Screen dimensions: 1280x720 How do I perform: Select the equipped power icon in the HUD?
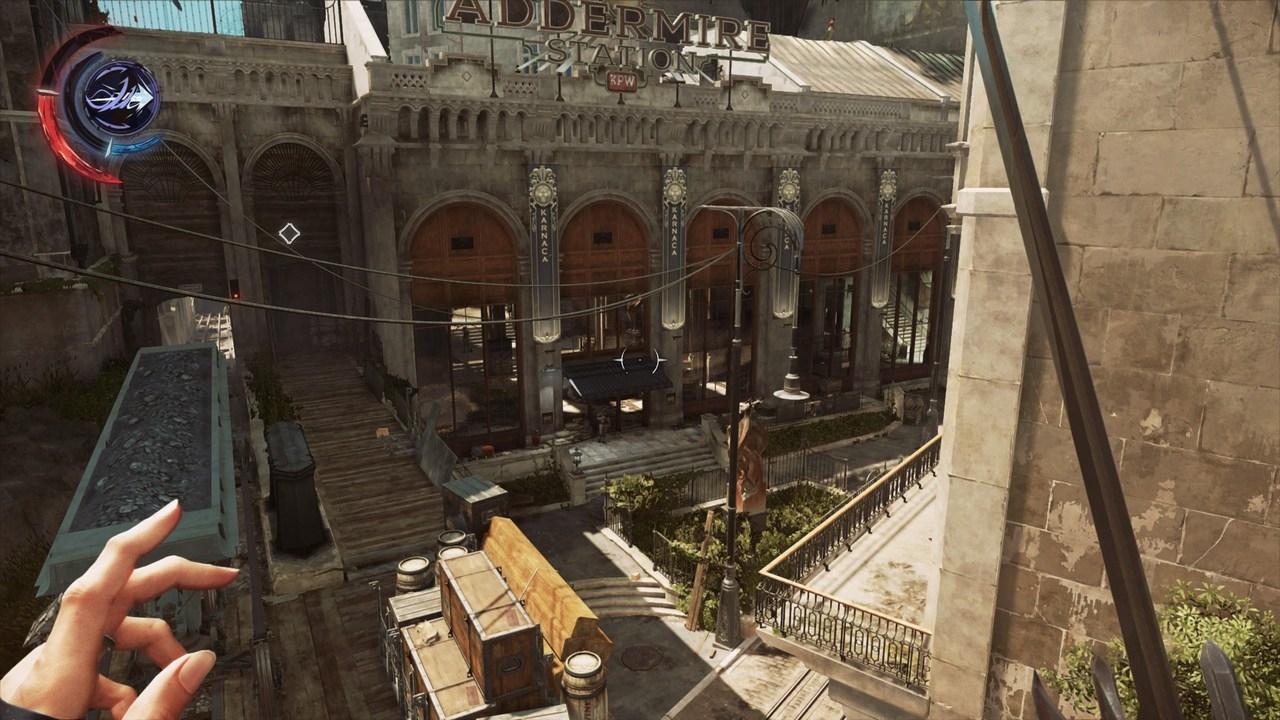tap(120, 98)
